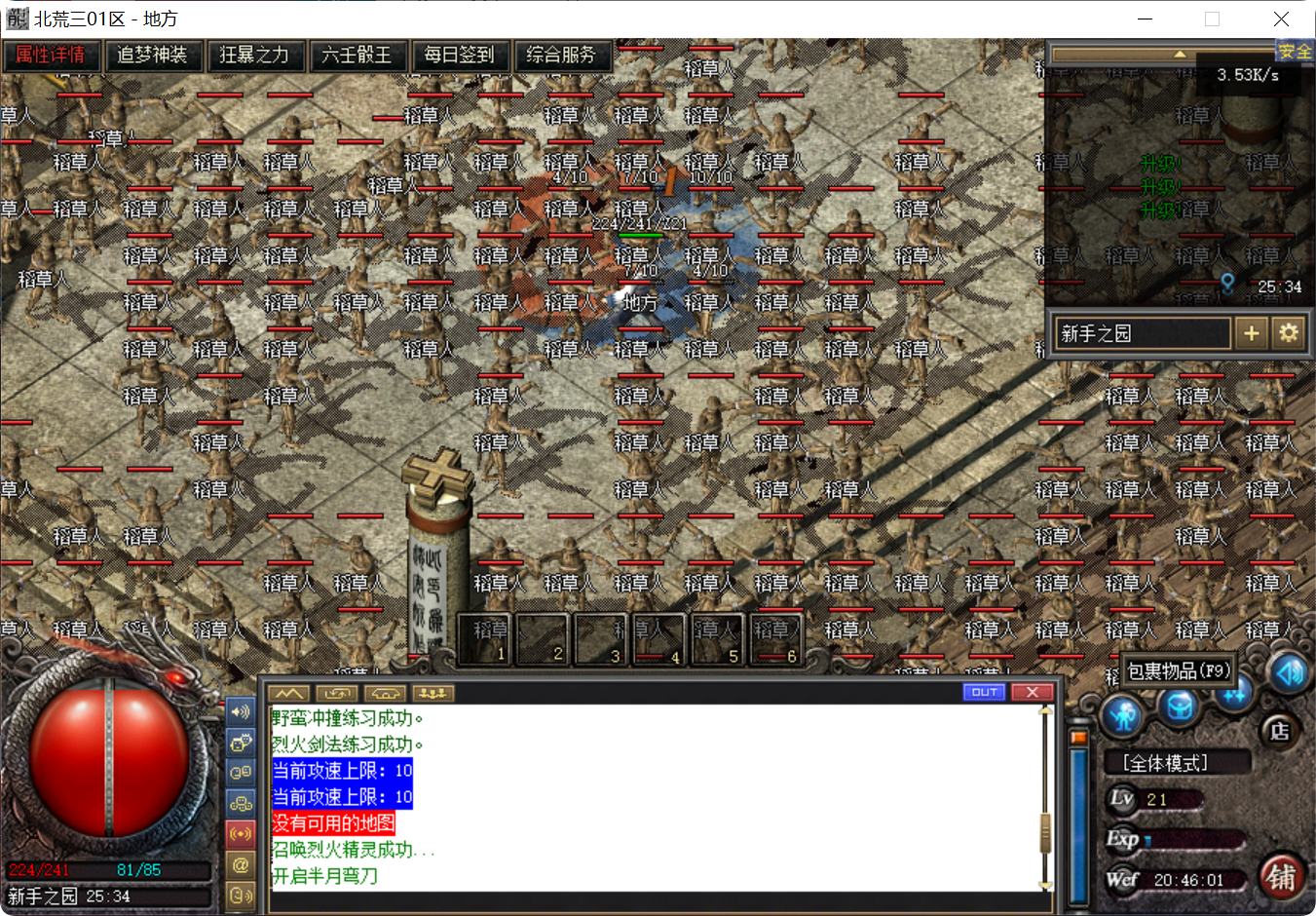
Task: Select the character stats blue icon
Action: (1122, 715)
